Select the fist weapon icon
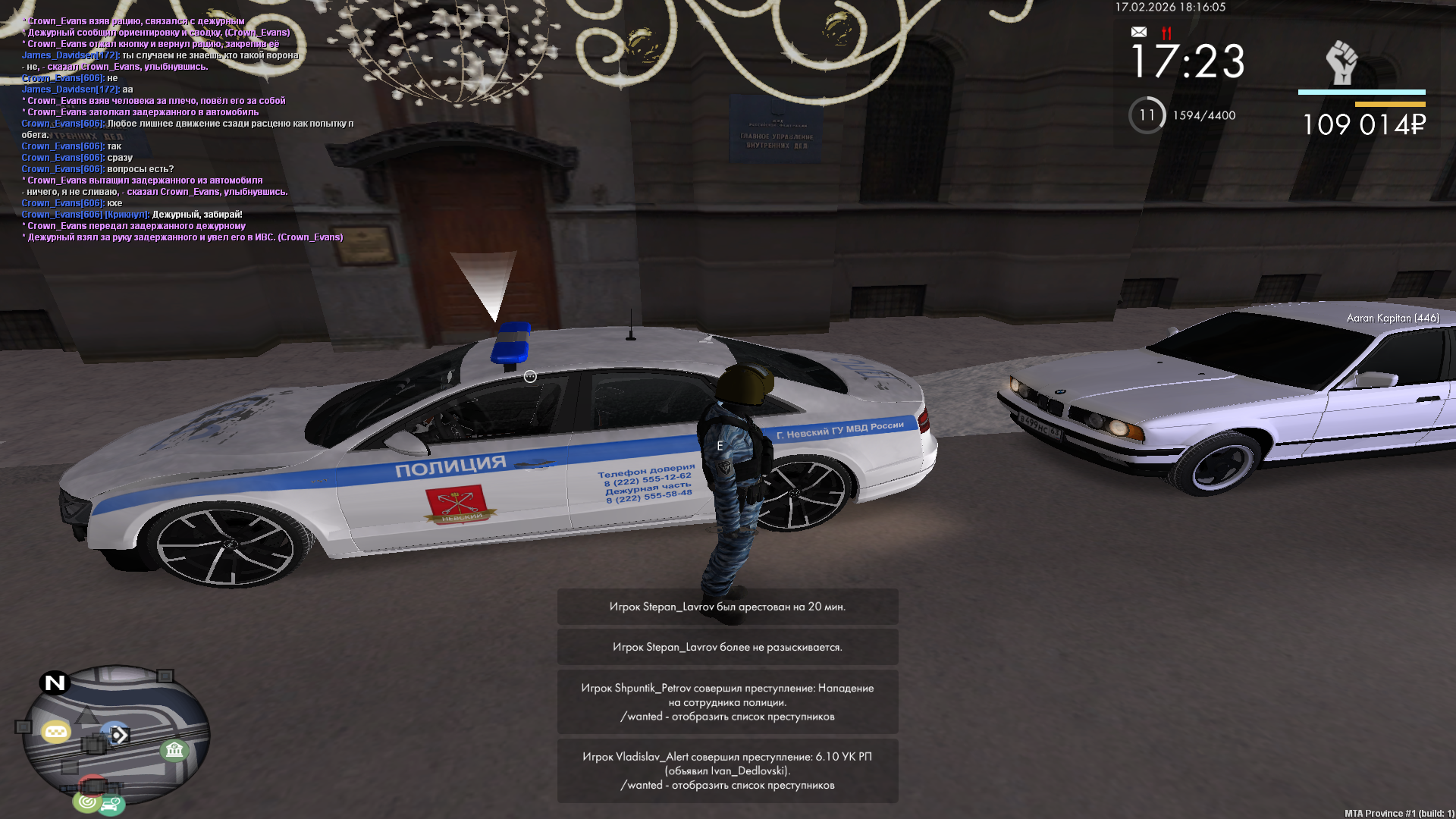 tap(1341, 62)
